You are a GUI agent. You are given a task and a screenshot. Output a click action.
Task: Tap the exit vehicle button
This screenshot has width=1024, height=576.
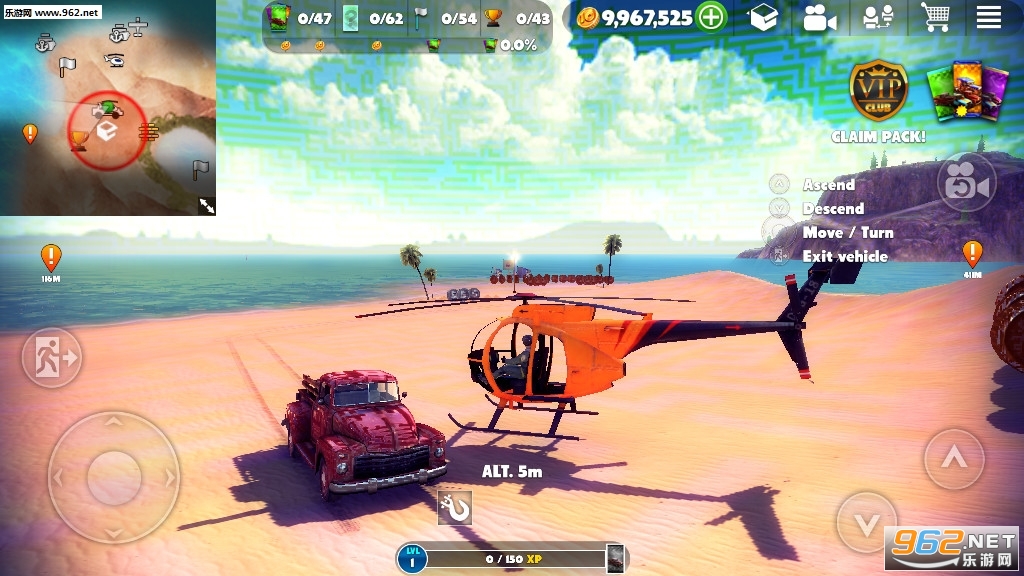coord(51,357)
